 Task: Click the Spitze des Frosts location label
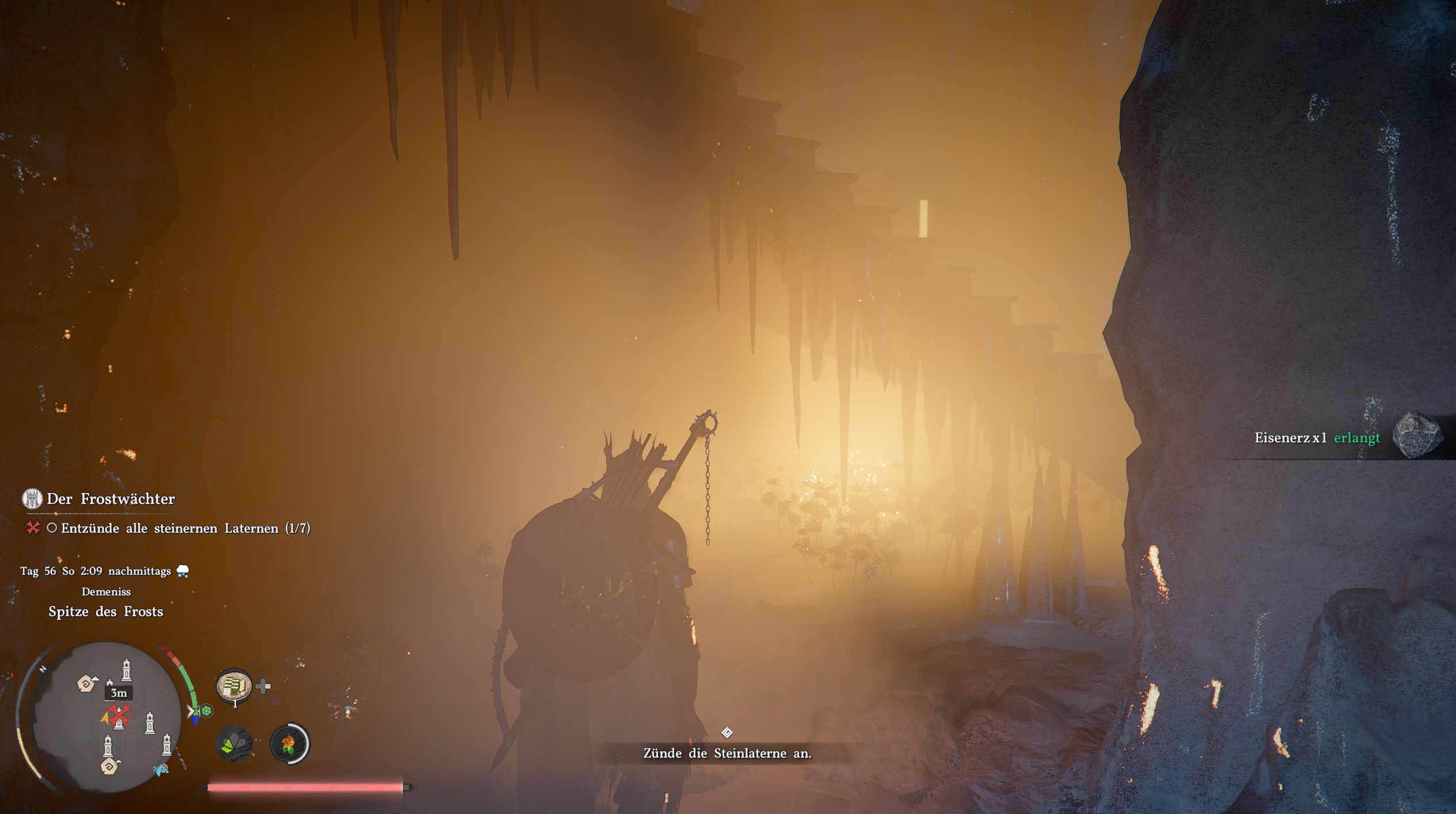click(106, 612)
